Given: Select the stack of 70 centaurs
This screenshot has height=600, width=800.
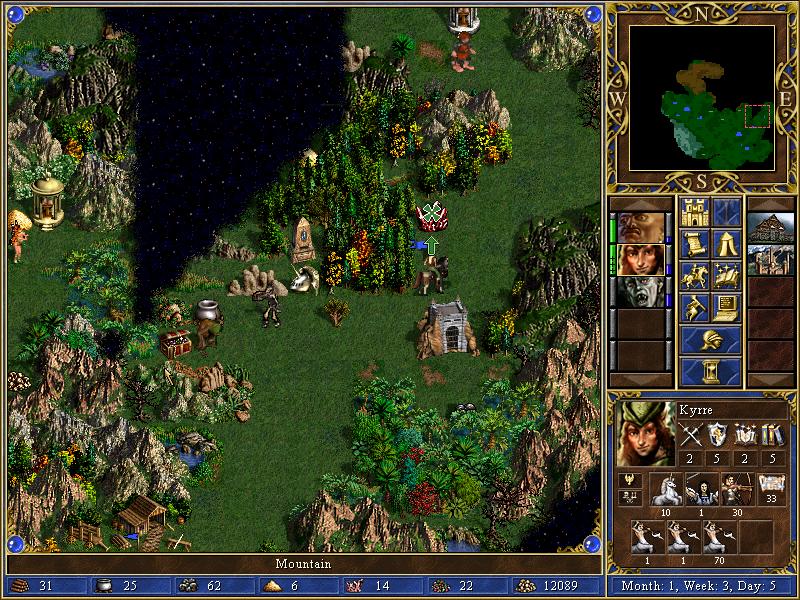Looking at the screenshot, I should pos(719,537).
